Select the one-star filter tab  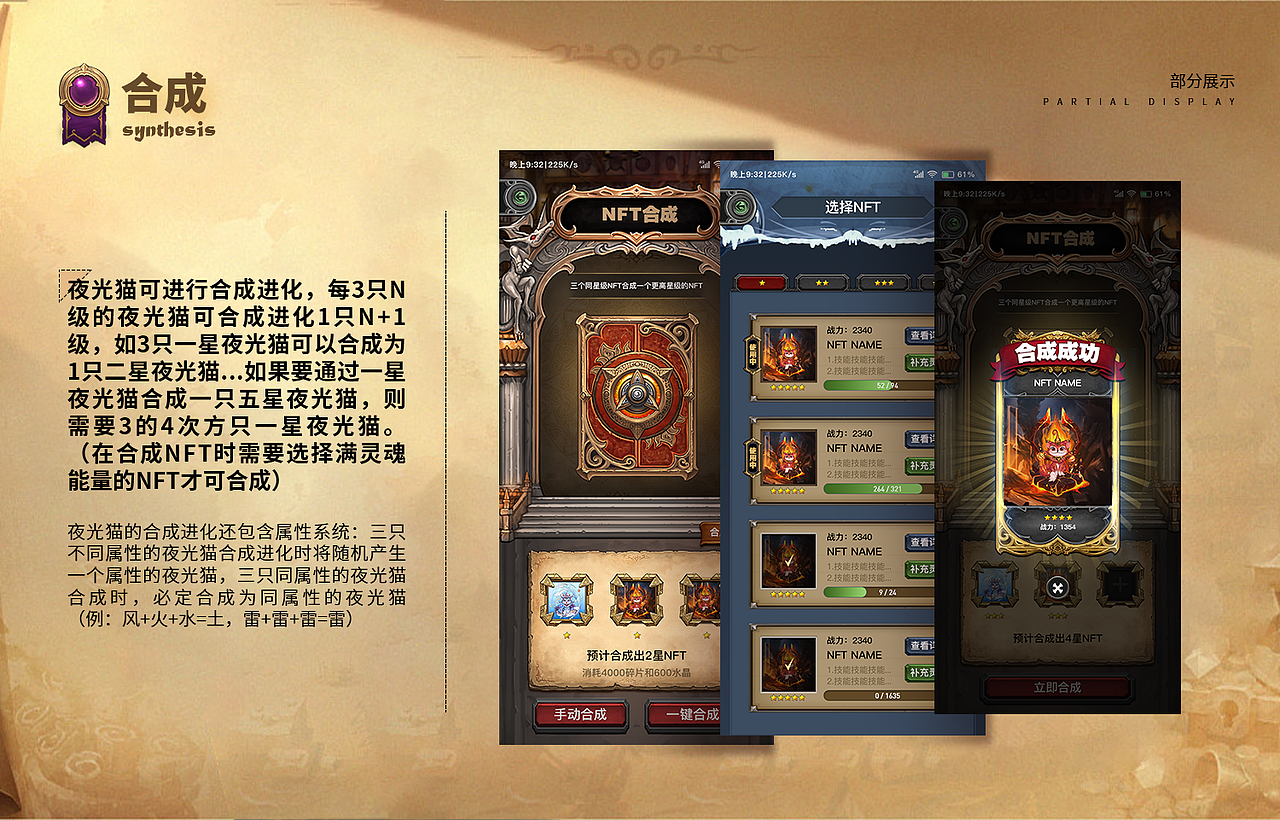pos(760,283)
